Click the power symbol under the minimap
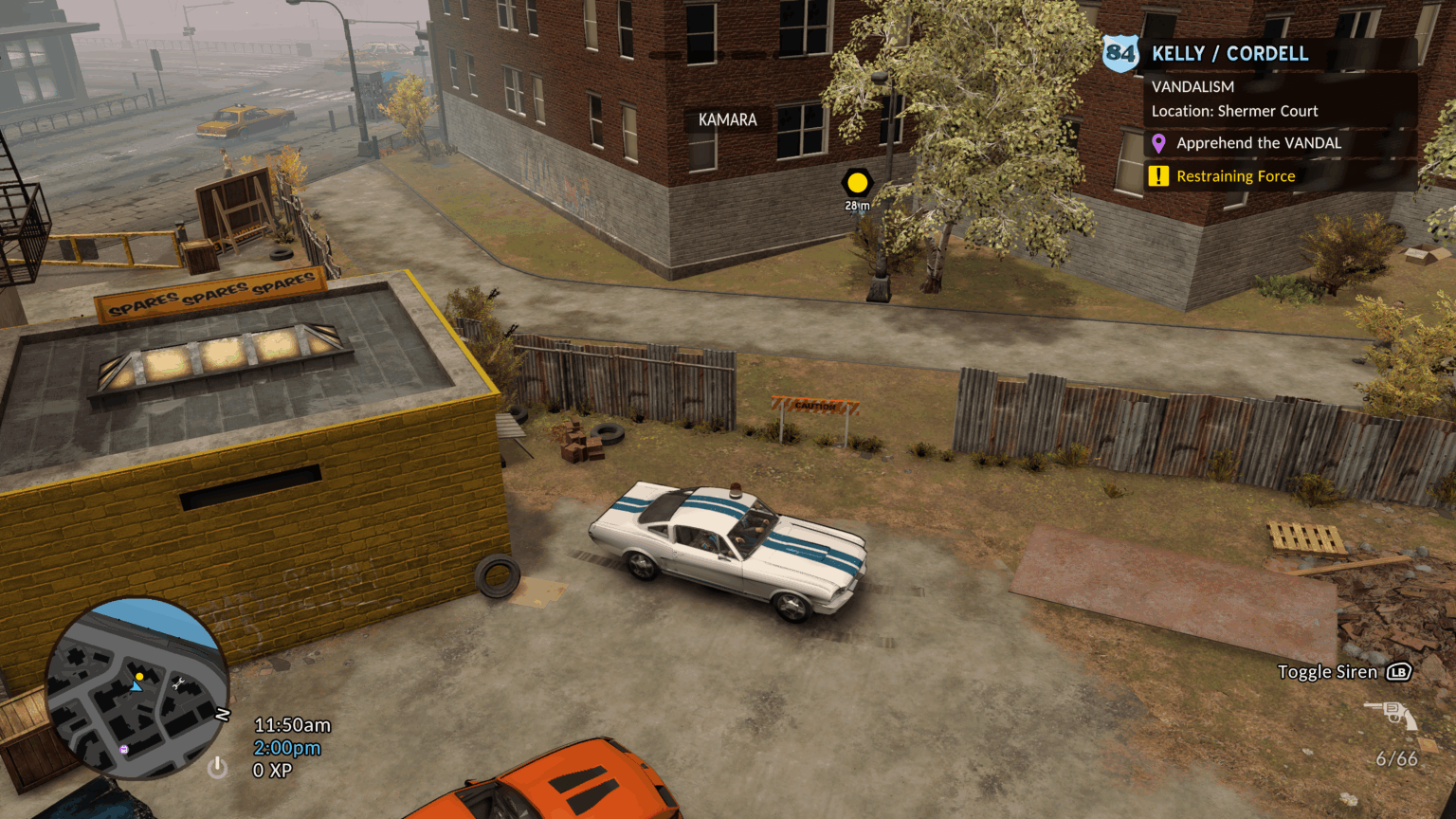Screen dimensions: 1456x819 point(216,769)
